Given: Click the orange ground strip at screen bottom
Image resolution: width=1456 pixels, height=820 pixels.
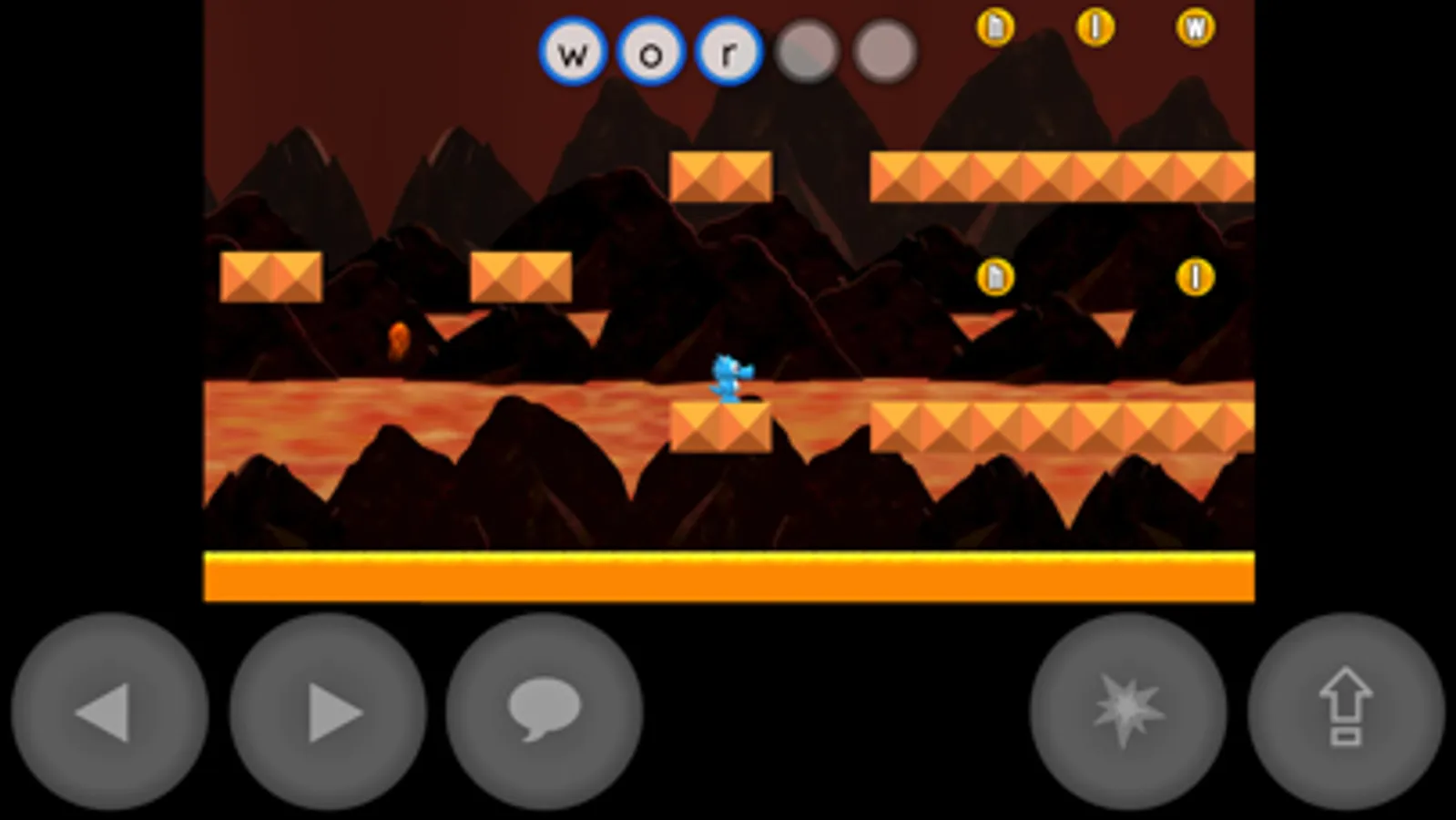Looking at the screenshot, I should [x=728, y=574].
